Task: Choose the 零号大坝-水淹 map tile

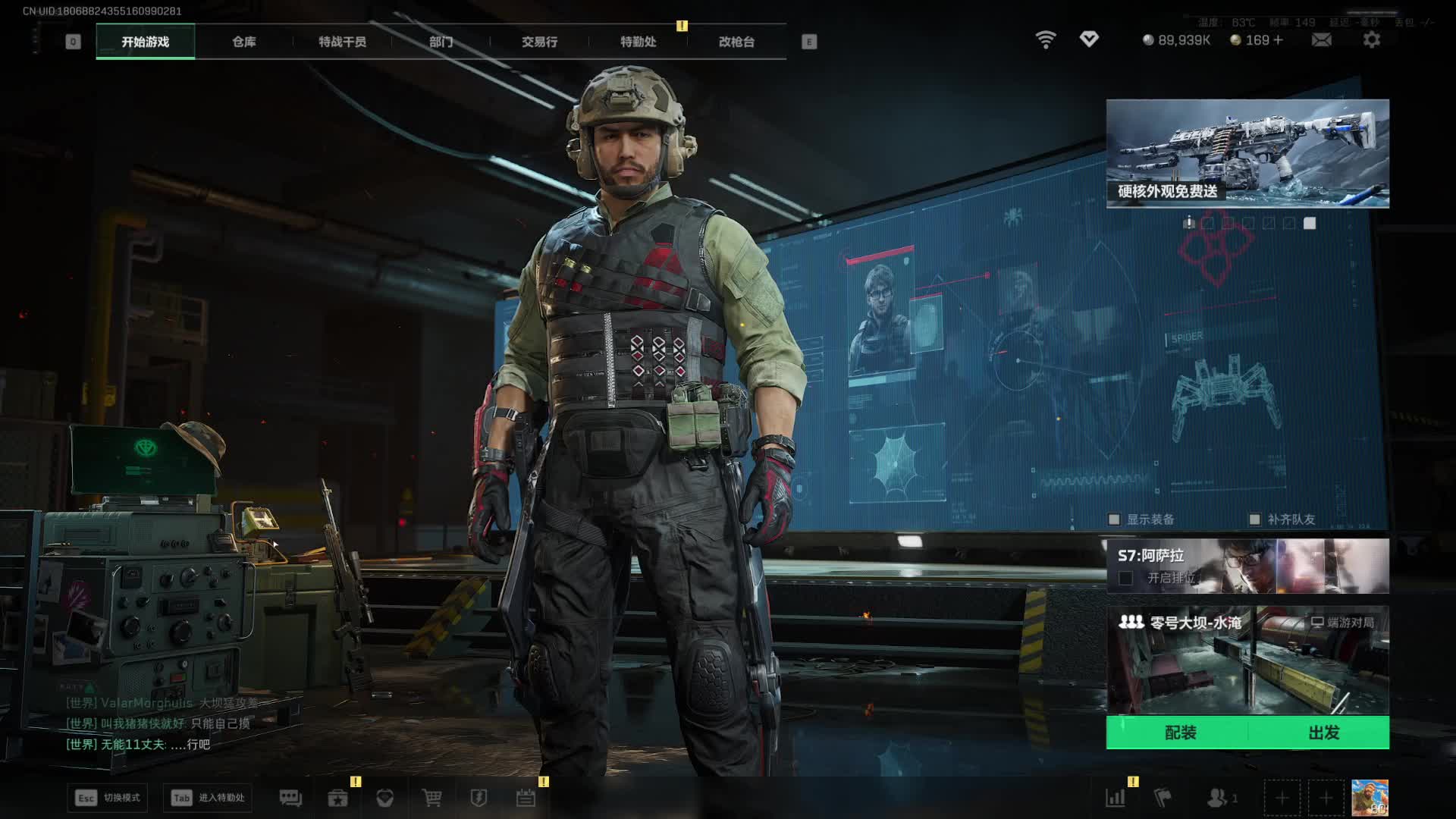Action: (x=1247, y=660)
